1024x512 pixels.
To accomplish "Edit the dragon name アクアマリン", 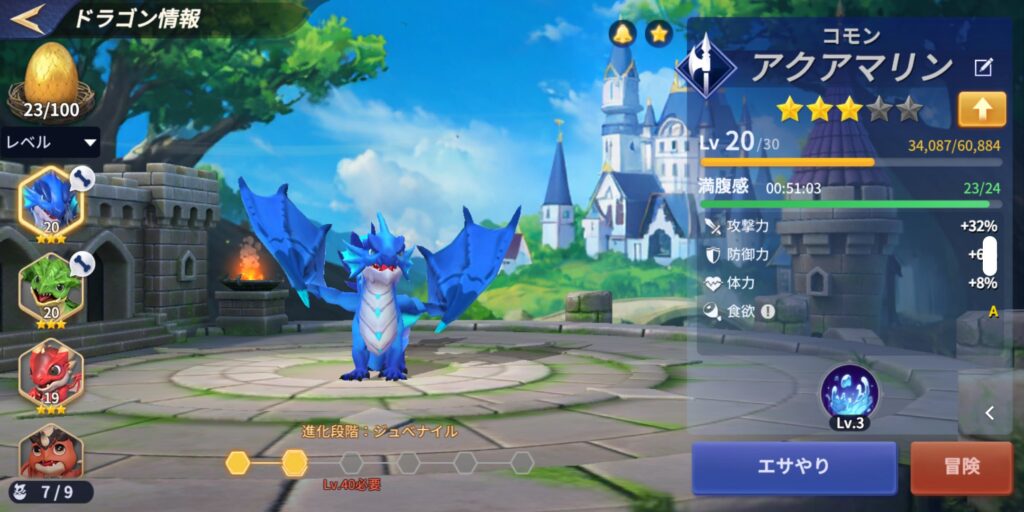I will pyautogui.click(x=984, y=68).
